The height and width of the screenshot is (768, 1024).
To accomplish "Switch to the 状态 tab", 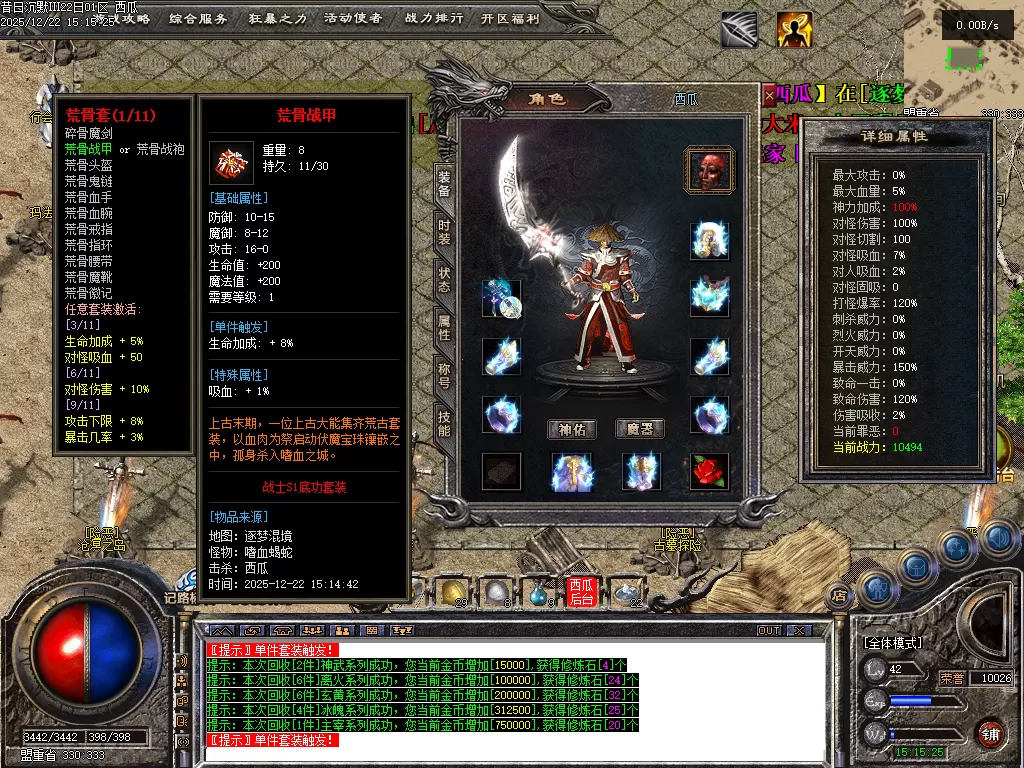I will click(x=444, y=279).
